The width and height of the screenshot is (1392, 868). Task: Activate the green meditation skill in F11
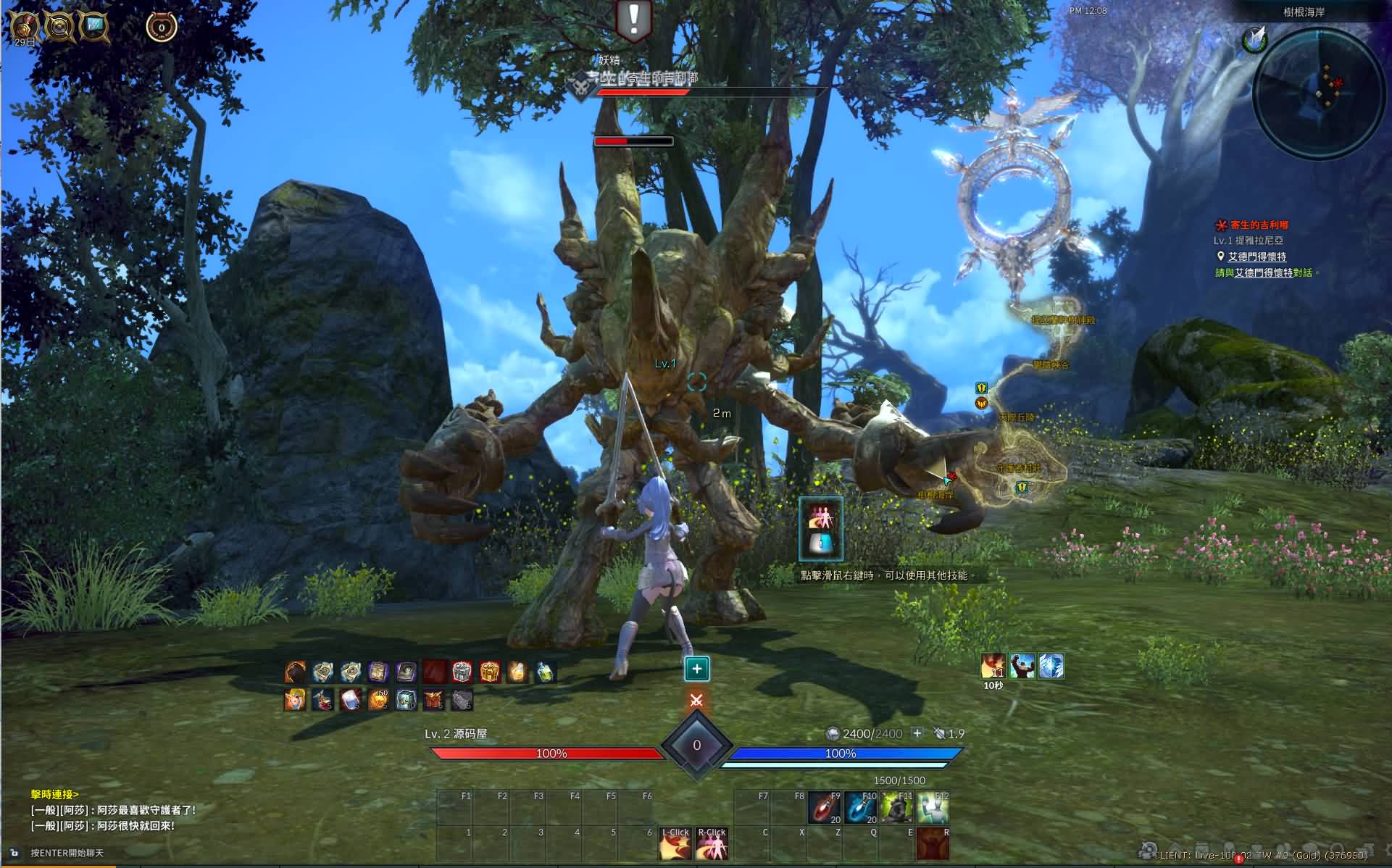(896, 808)
